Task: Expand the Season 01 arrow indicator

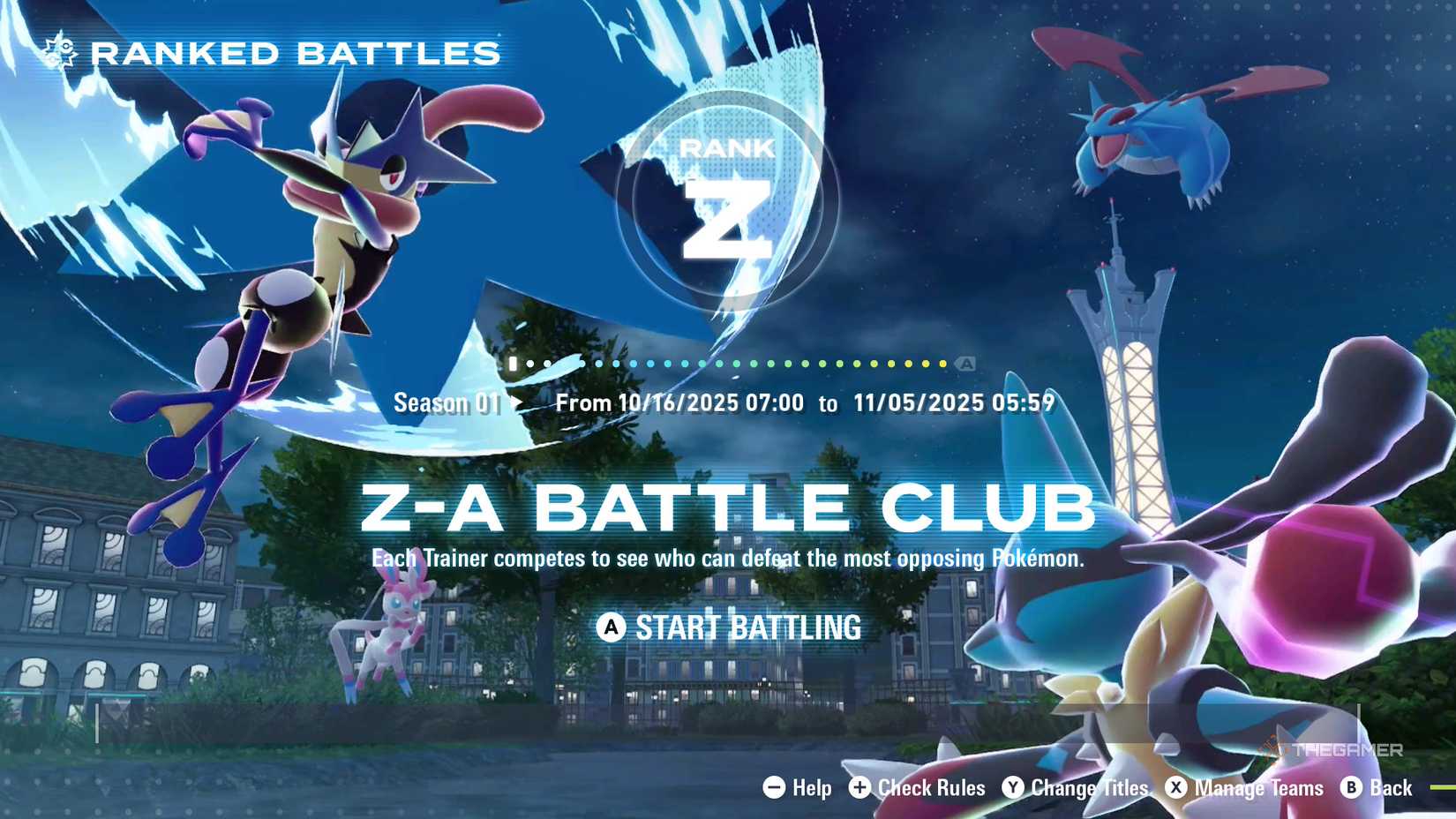Action: coord(516,402)
